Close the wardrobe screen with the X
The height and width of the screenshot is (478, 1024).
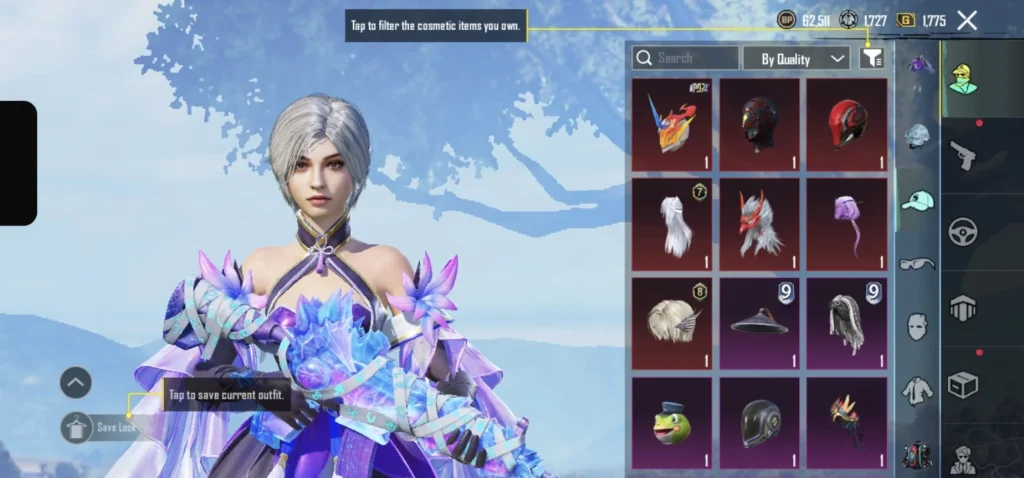point(967,20)
